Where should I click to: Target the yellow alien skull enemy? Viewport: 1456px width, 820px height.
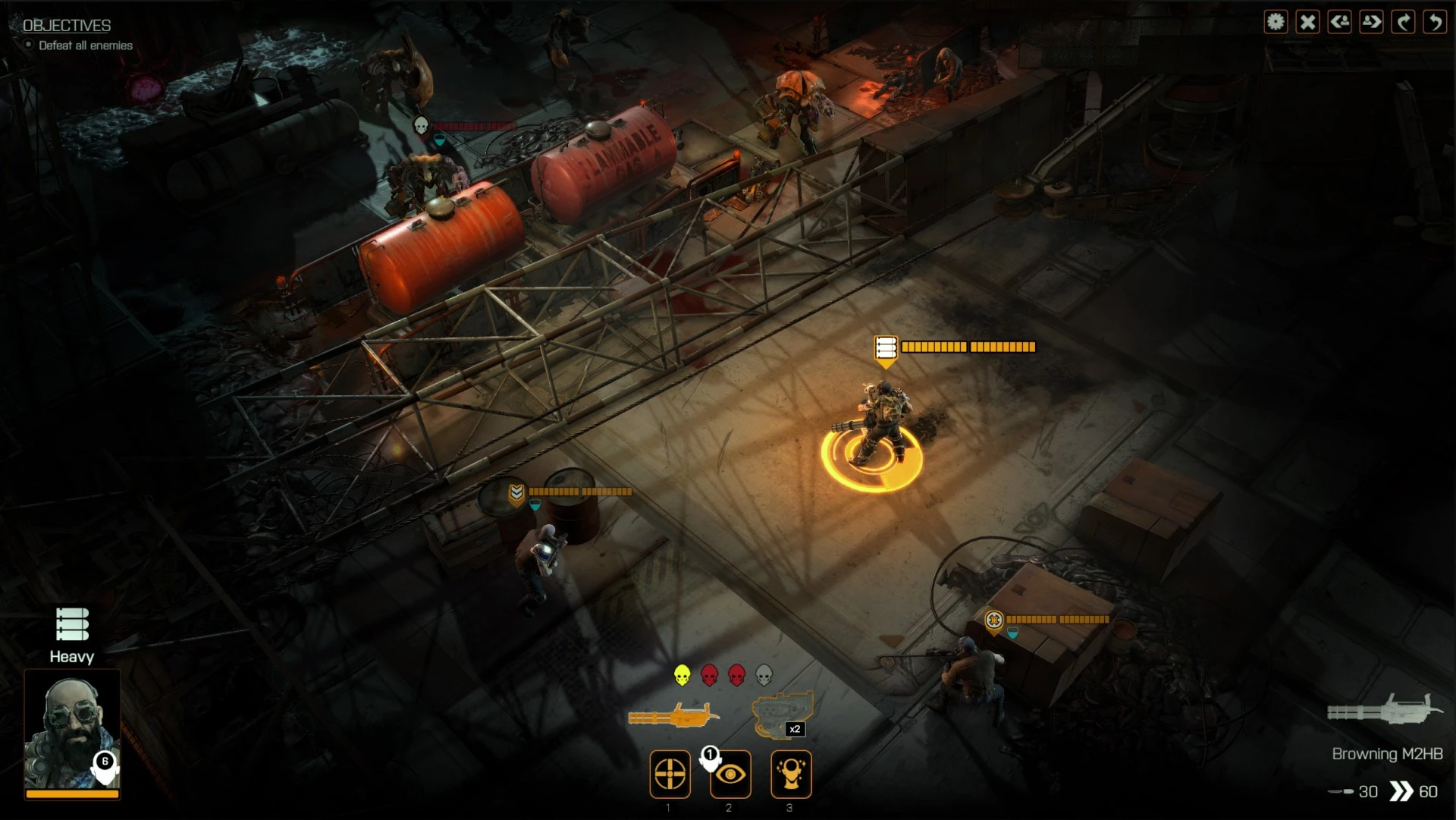click(682, 674)
